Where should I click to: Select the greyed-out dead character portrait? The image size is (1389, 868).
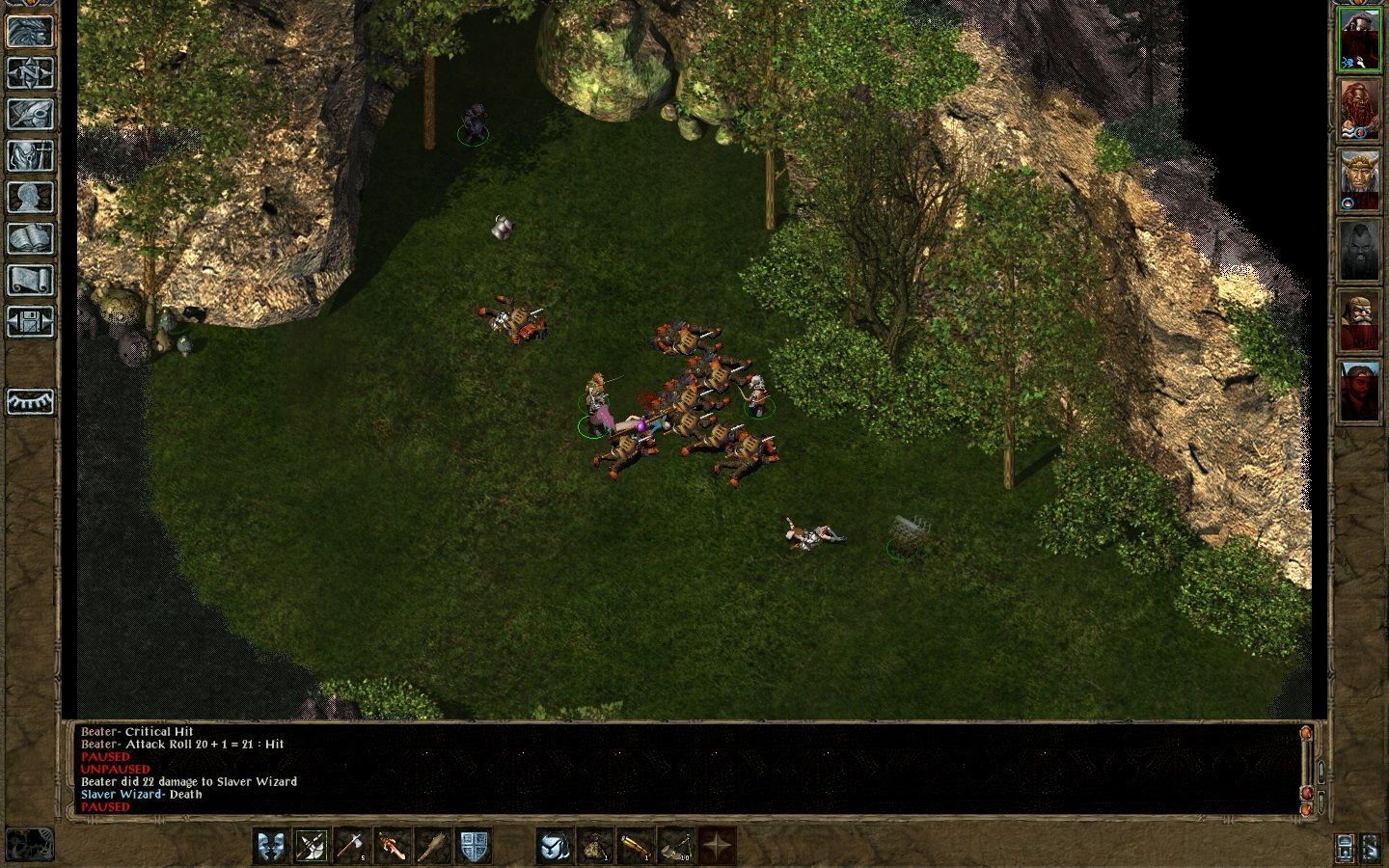click(1359, 251)
